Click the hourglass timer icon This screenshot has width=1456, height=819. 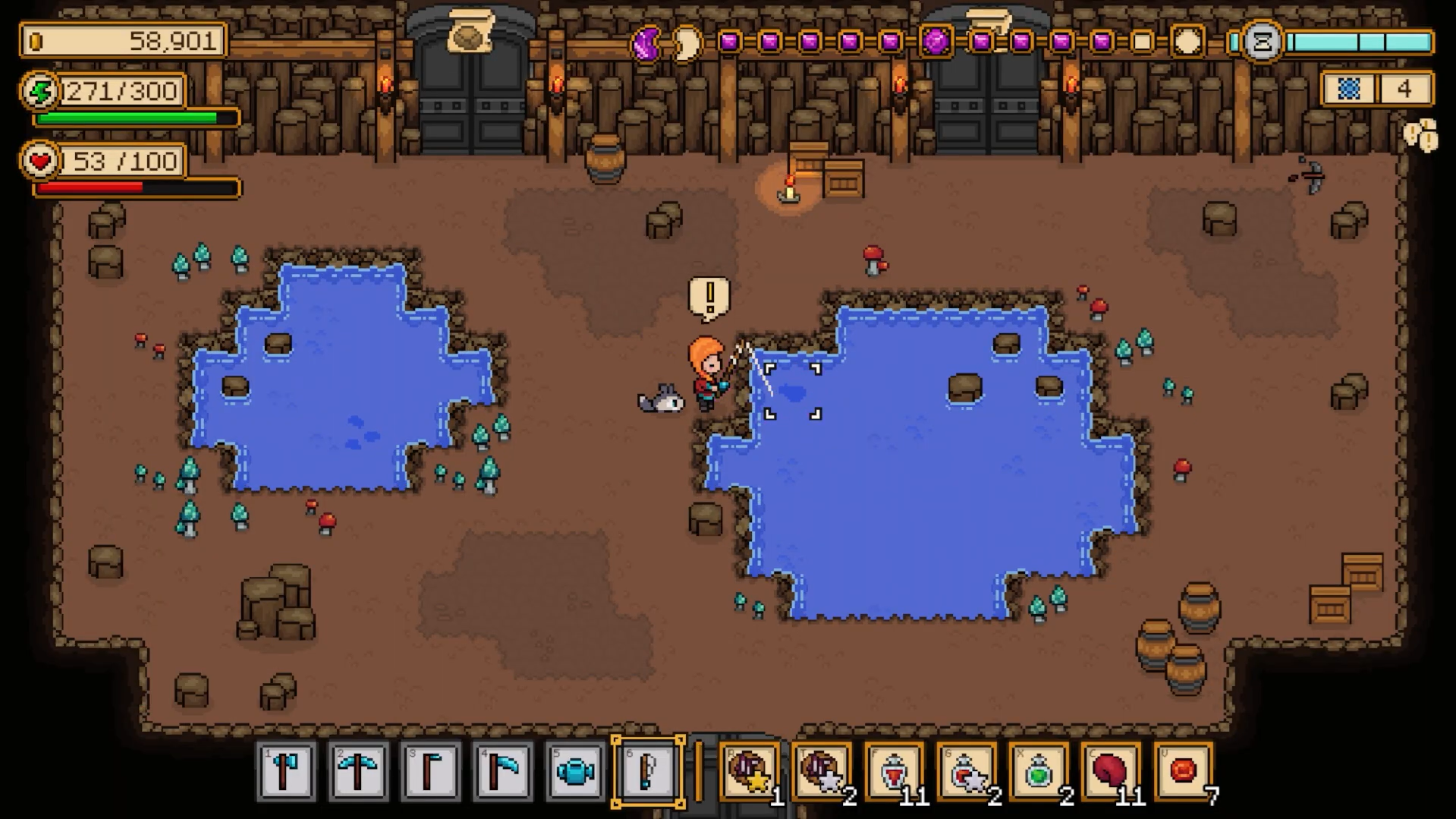point(1260,43)
